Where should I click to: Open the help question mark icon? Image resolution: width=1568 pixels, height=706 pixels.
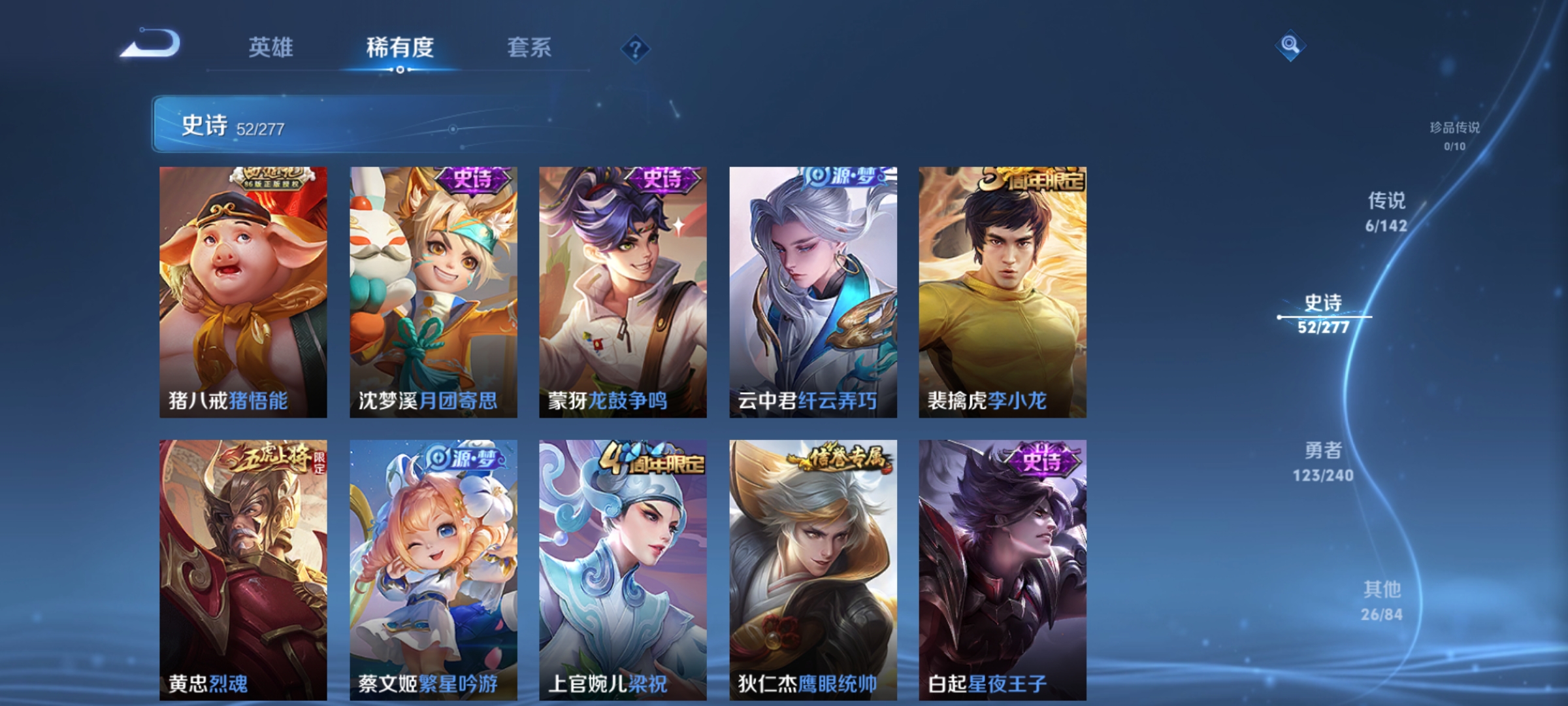coord(637,49)
